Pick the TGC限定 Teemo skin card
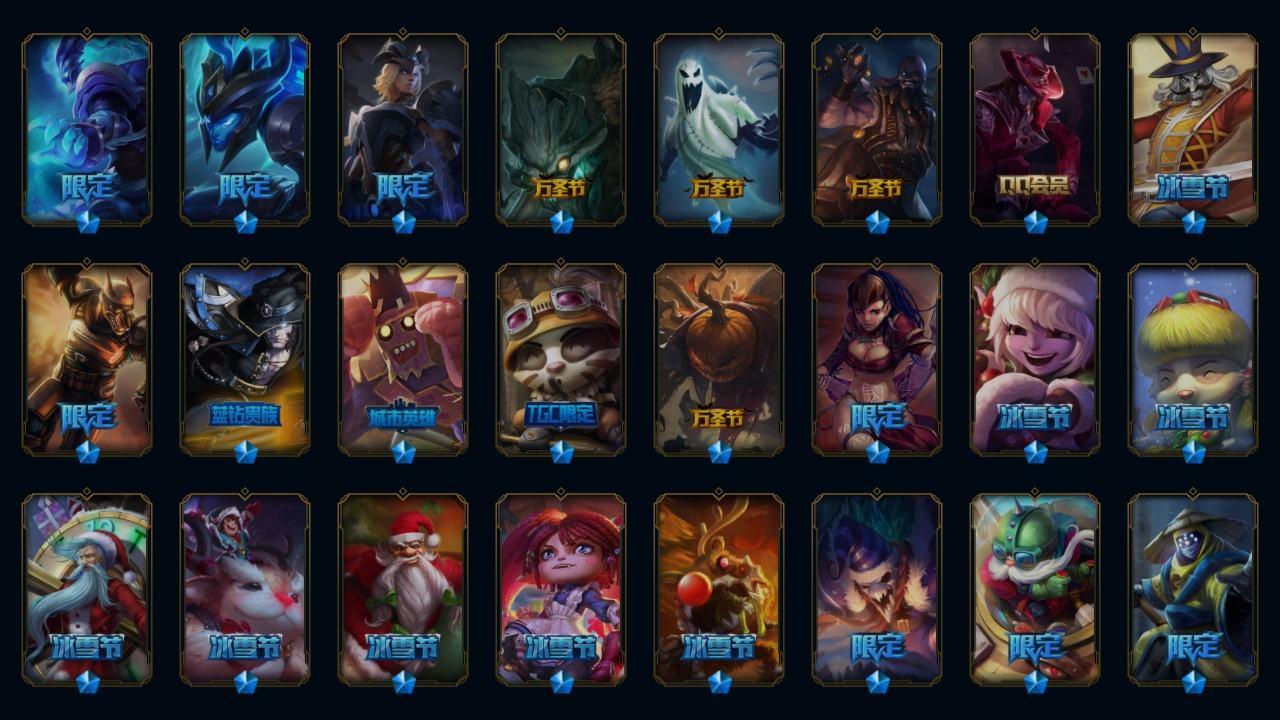The width and height of the screenshot is (1280, 720). (x=561, y=358)
